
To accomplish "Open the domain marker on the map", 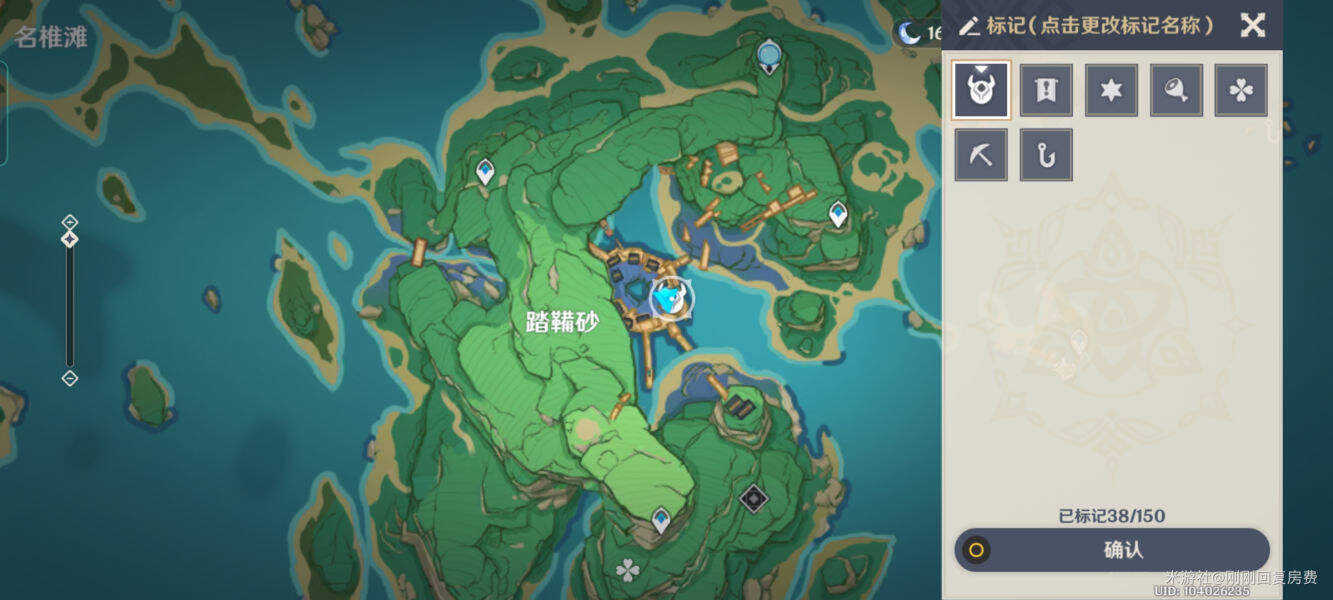I will coord(753,497).
